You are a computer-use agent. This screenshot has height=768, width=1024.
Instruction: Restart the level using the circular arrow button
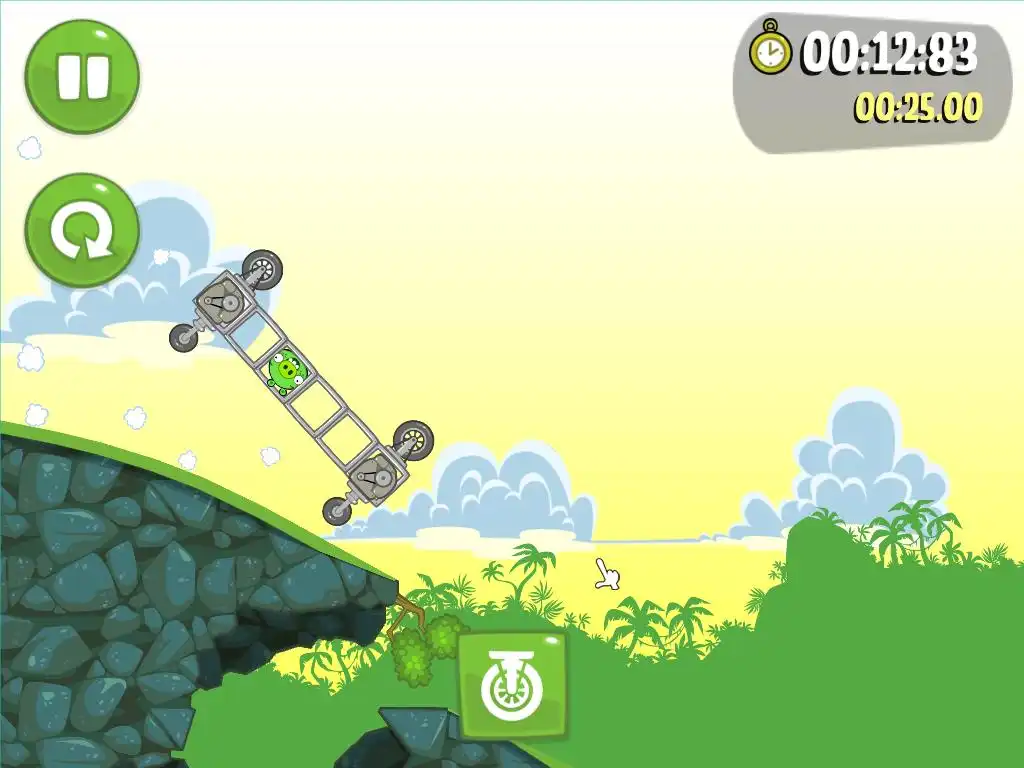(x=82, y=231)
